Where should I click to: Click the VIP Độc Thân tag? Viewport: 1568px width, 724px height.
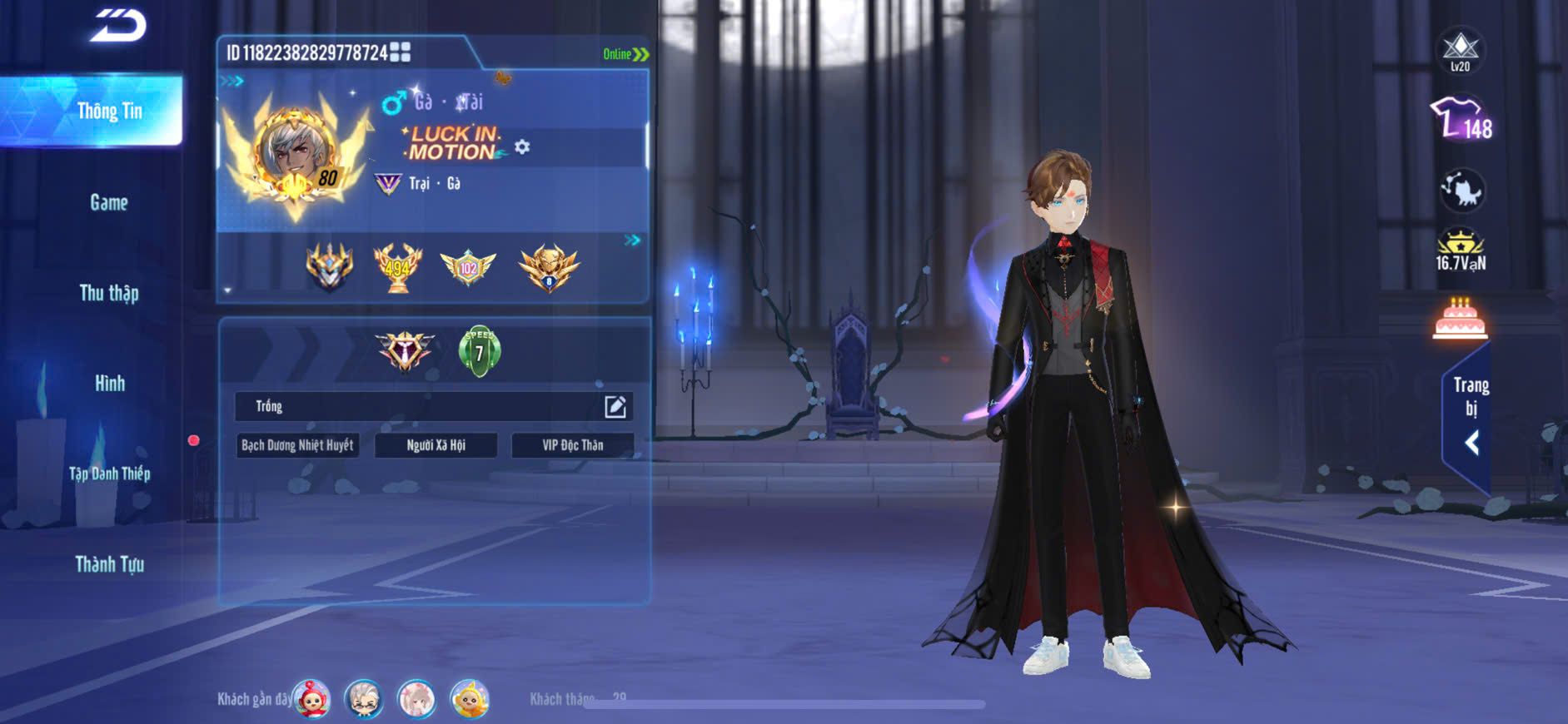[572, 445]
